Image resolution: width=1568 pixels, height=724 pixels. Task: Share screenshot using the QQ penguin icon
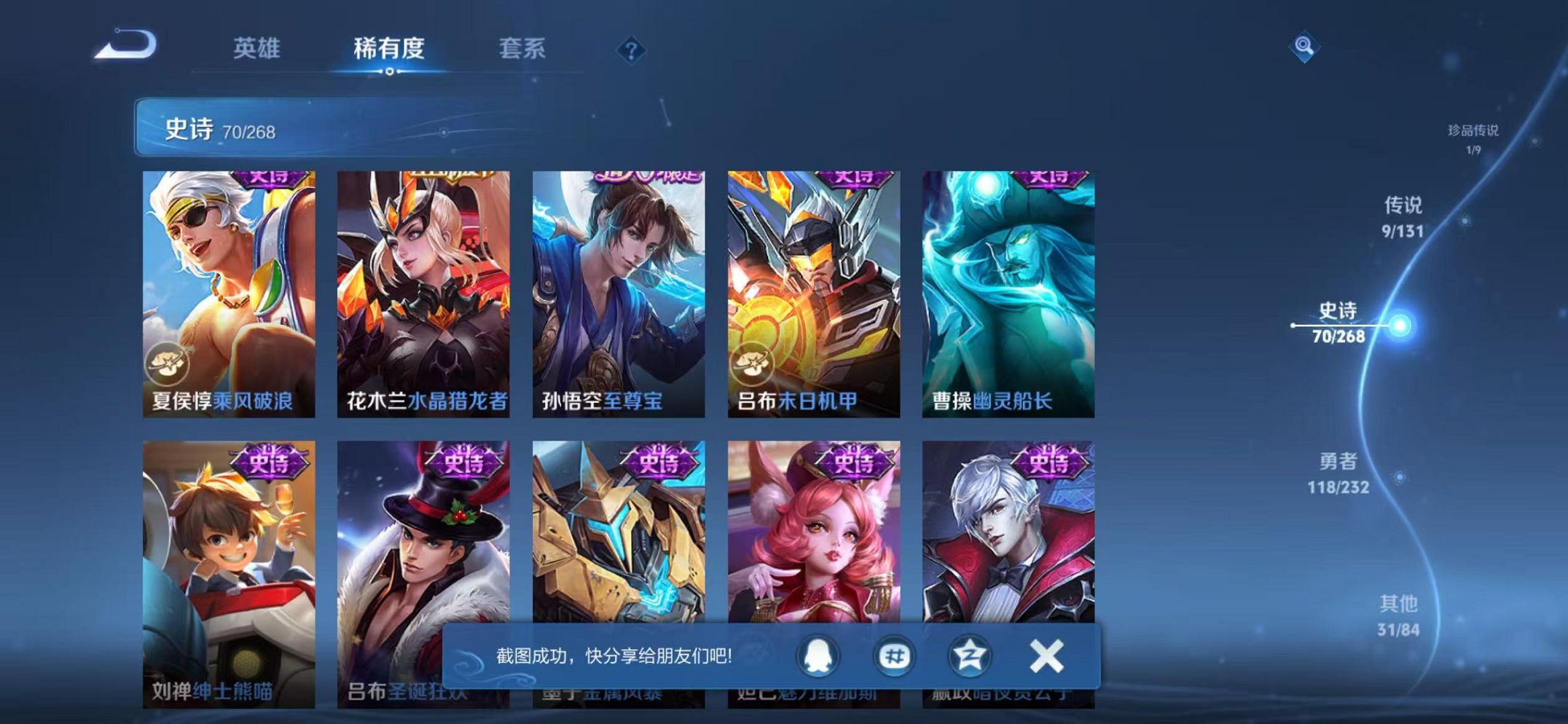816,656
